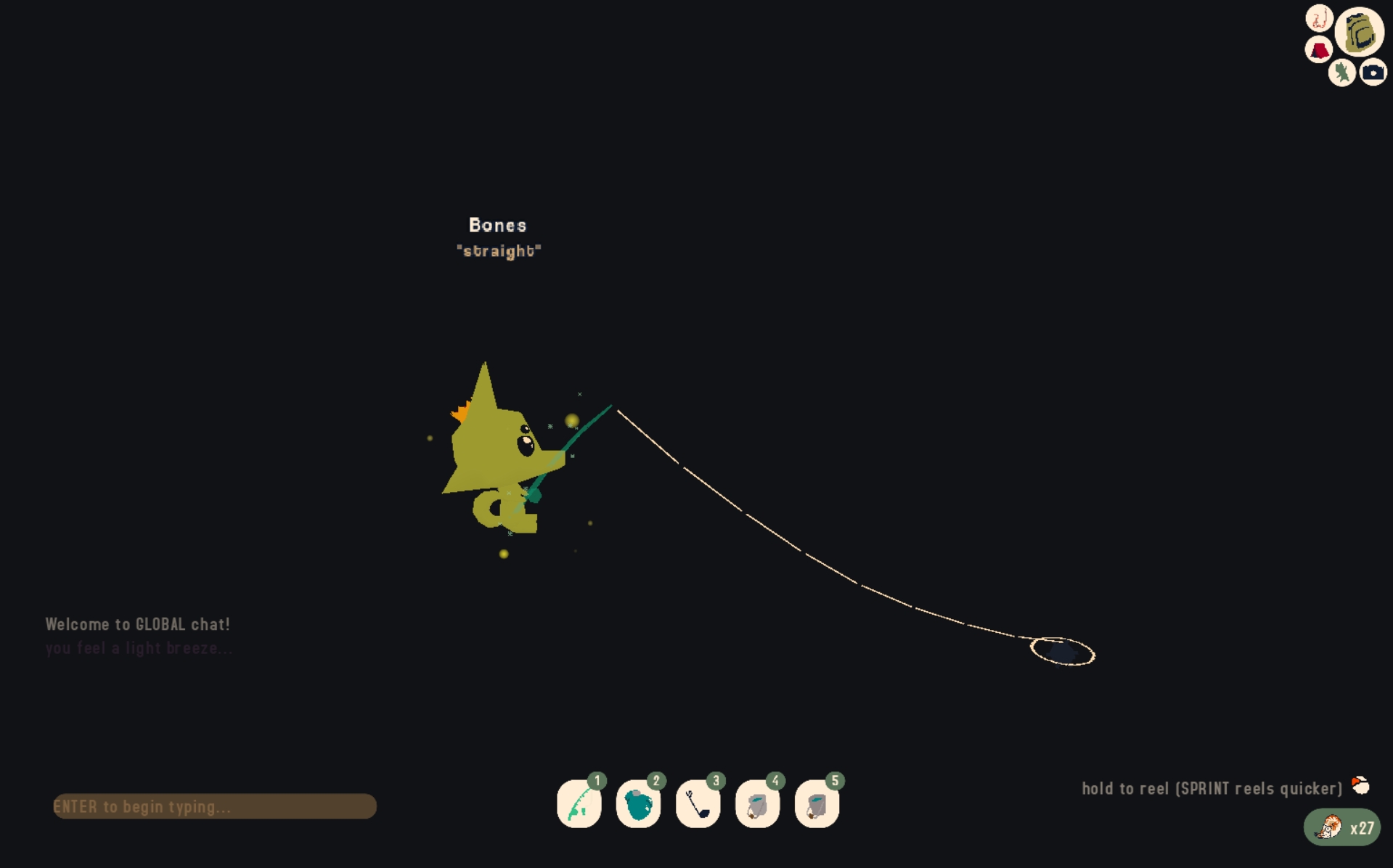Select the bucket in hotbar slot 5
The width and height of the screenshot is (1393, 868).
(x=817, y=804)
